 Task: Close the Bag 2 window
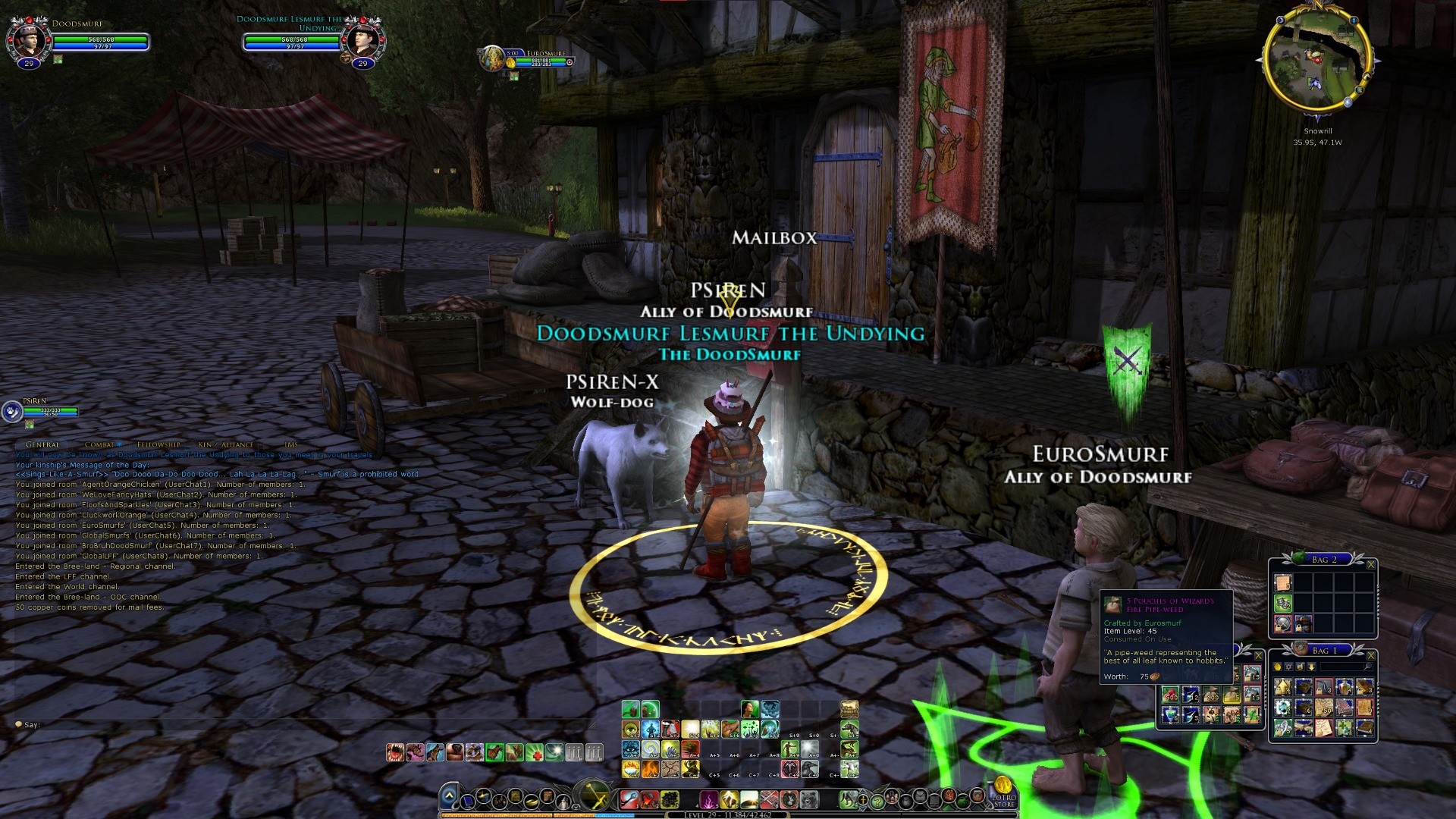(x=1370, y=564)
